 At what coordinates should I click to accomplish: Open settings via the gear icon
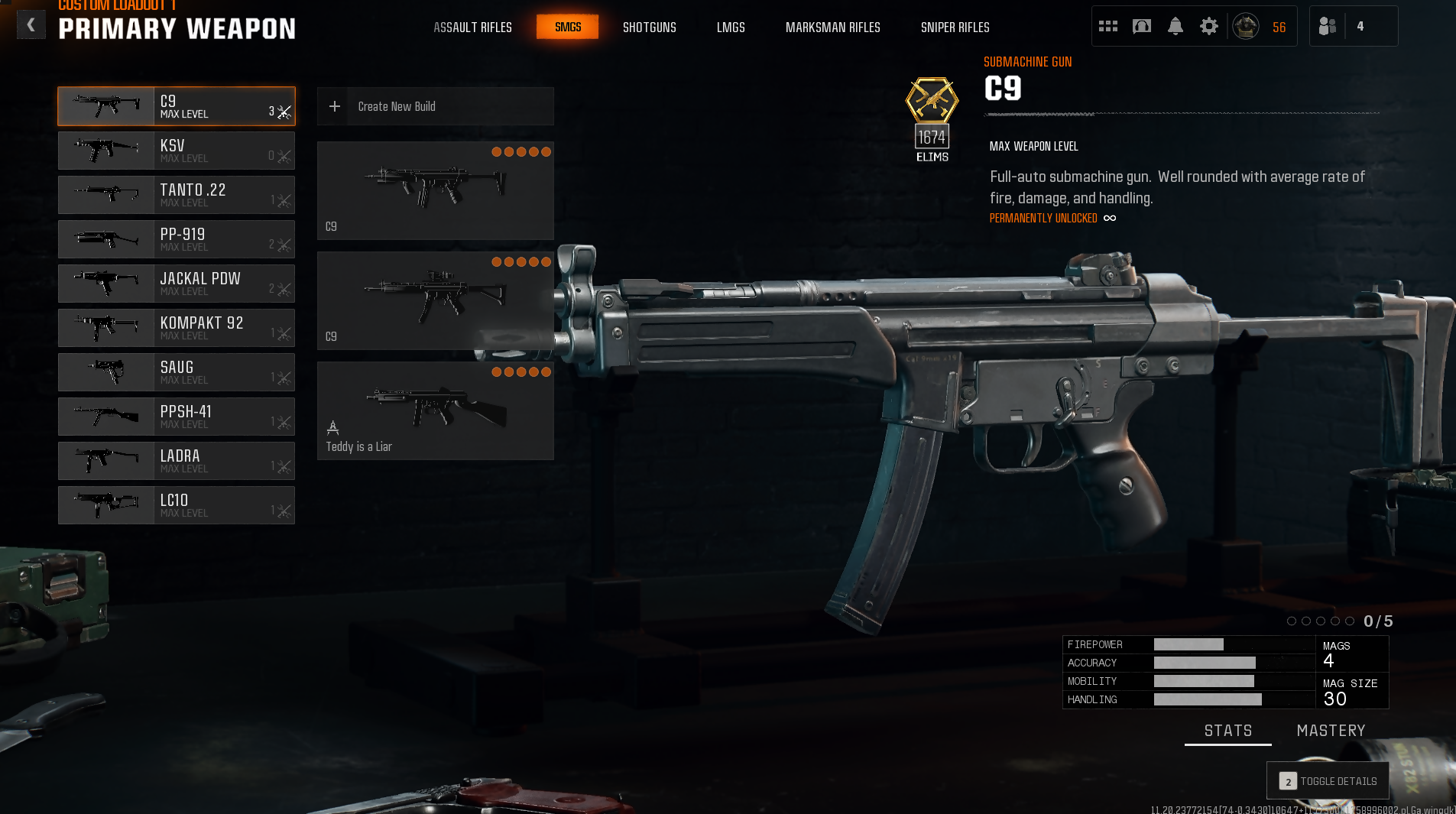tap(1208, 27)
